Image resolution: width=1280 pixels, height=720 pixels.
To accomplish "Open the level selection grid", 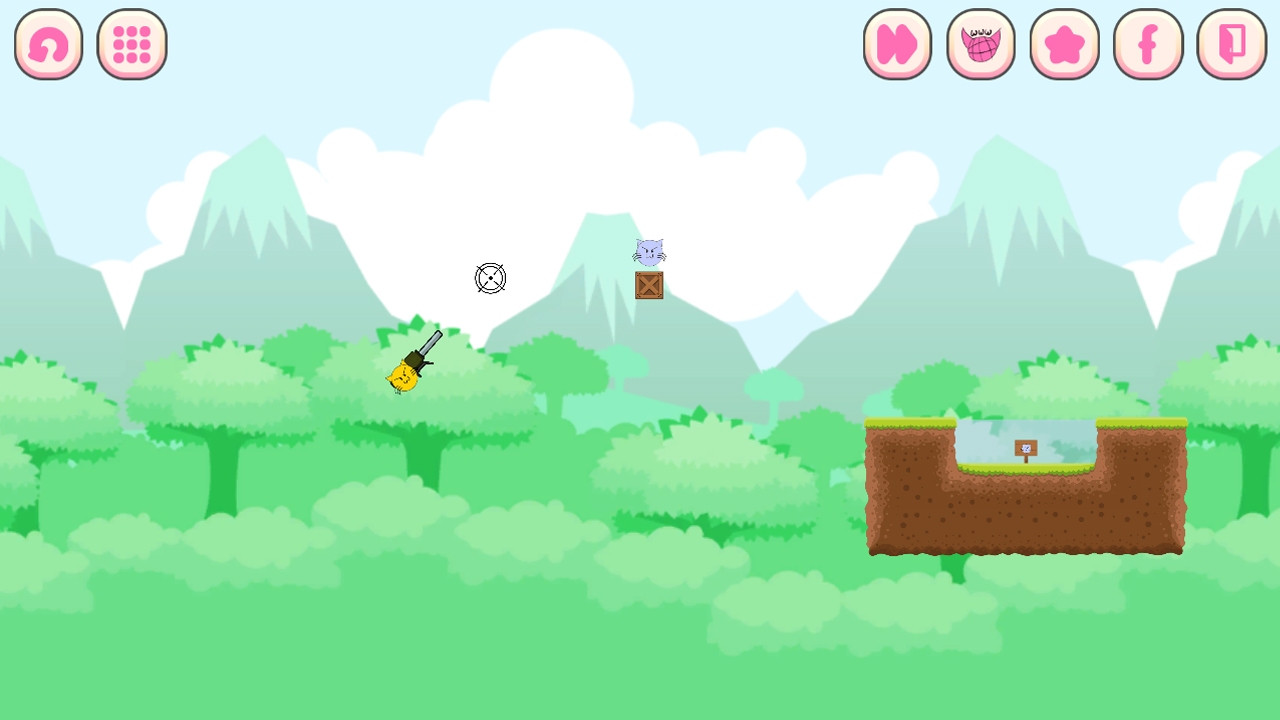I will coord(132,44).
